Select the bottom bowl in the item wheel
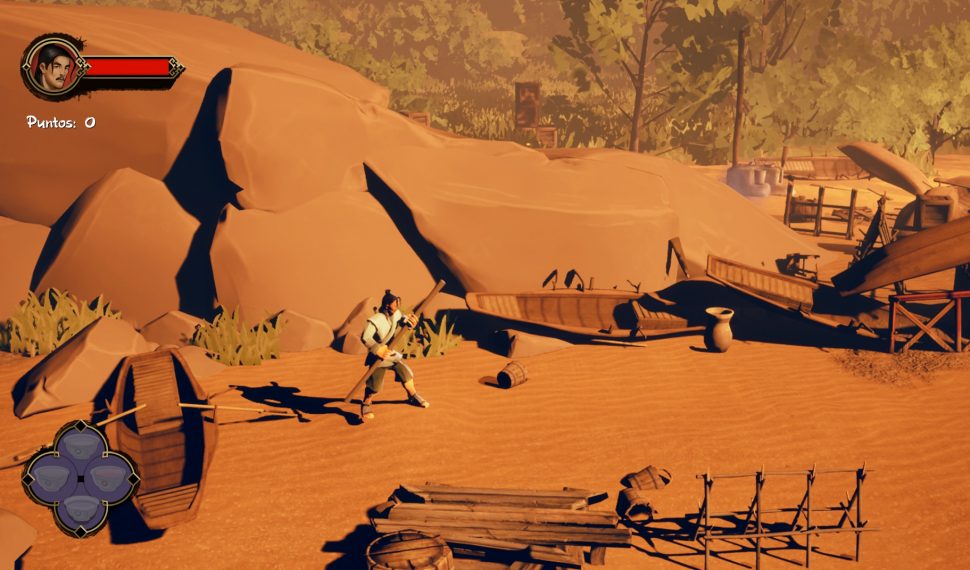This screenshot has width=970, height=570. (81, 510)
